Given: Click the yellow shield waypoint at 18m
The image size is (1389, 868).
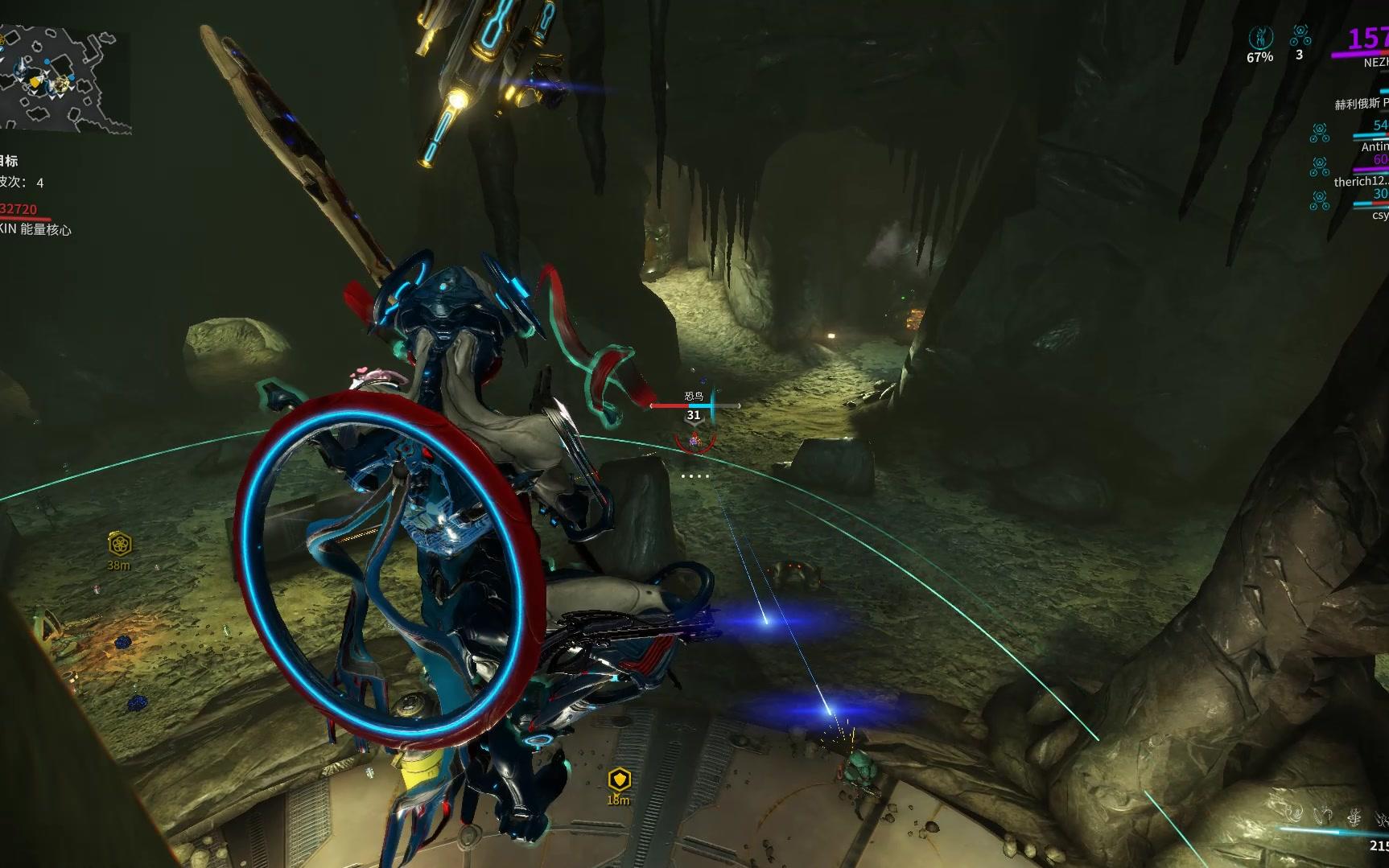Looking at the screenshot, I should (618, 780).
